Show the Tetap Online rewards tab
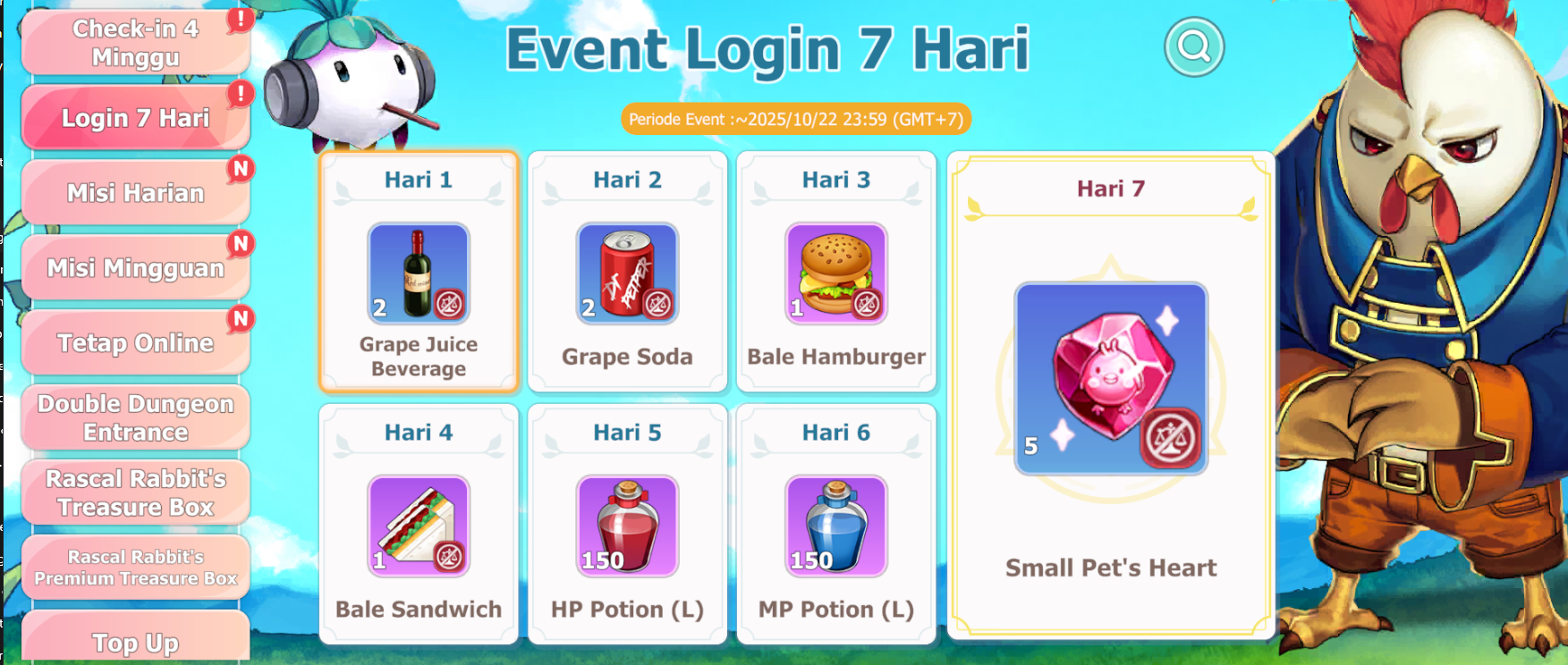1568x665 pixels. click(135, 343)
